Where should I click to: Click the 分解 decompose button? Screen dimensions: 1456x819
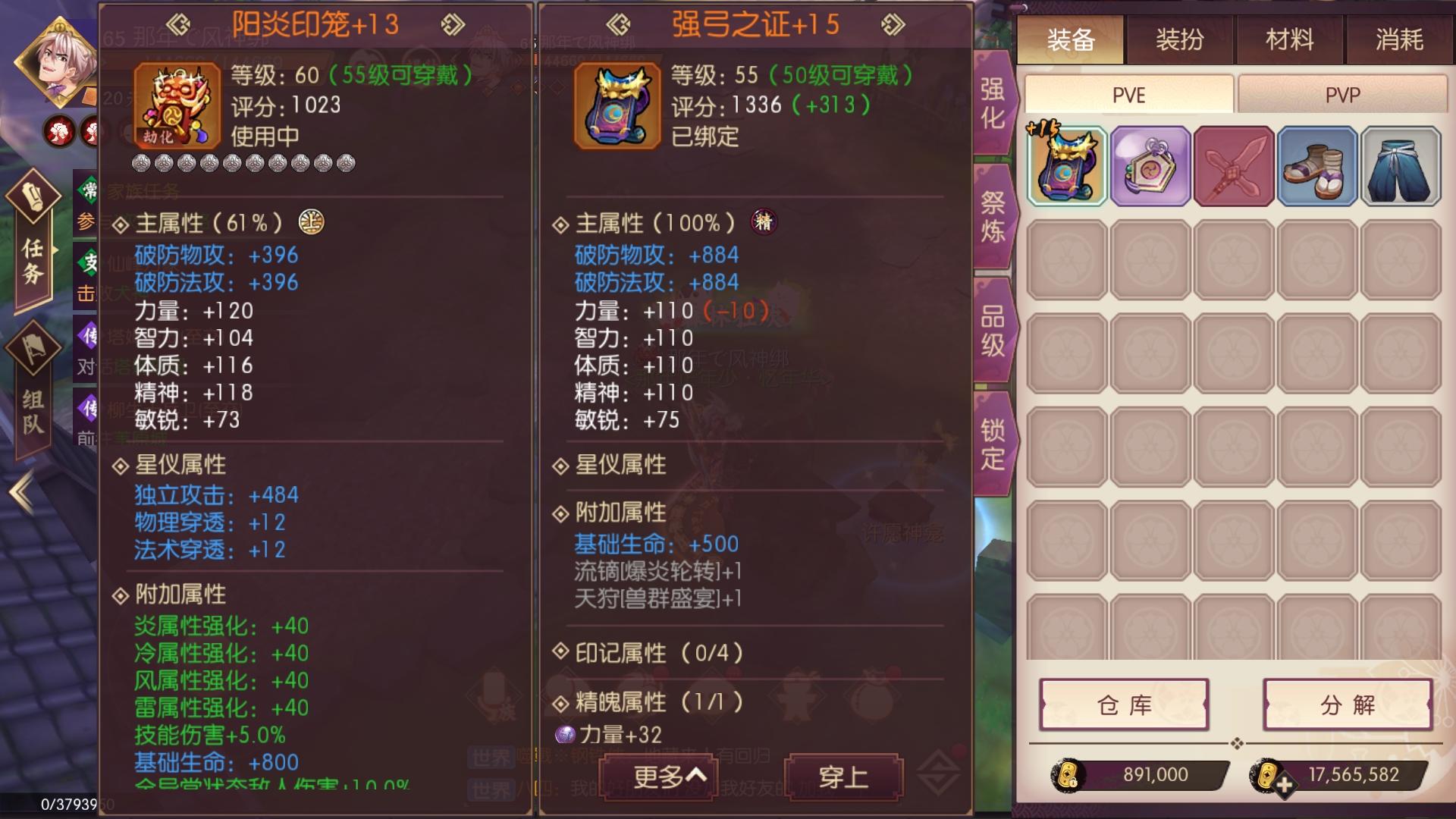coord(1346,705)
